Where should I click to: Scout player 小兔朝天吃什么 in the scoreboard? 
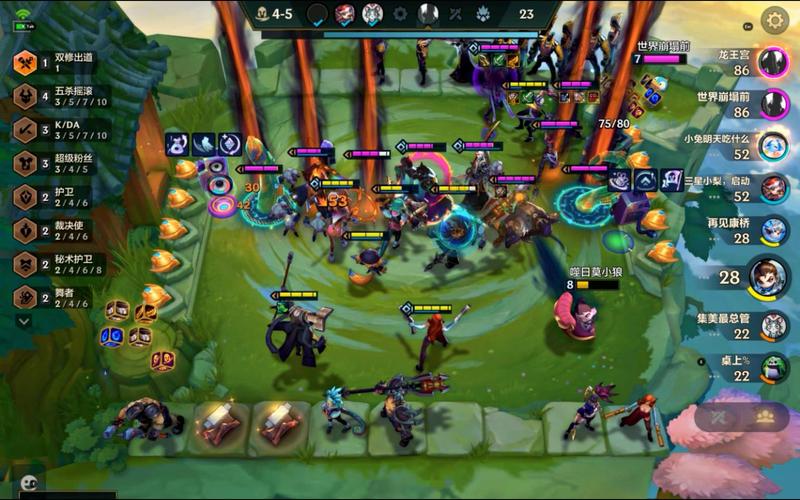(x=772, y=146)
